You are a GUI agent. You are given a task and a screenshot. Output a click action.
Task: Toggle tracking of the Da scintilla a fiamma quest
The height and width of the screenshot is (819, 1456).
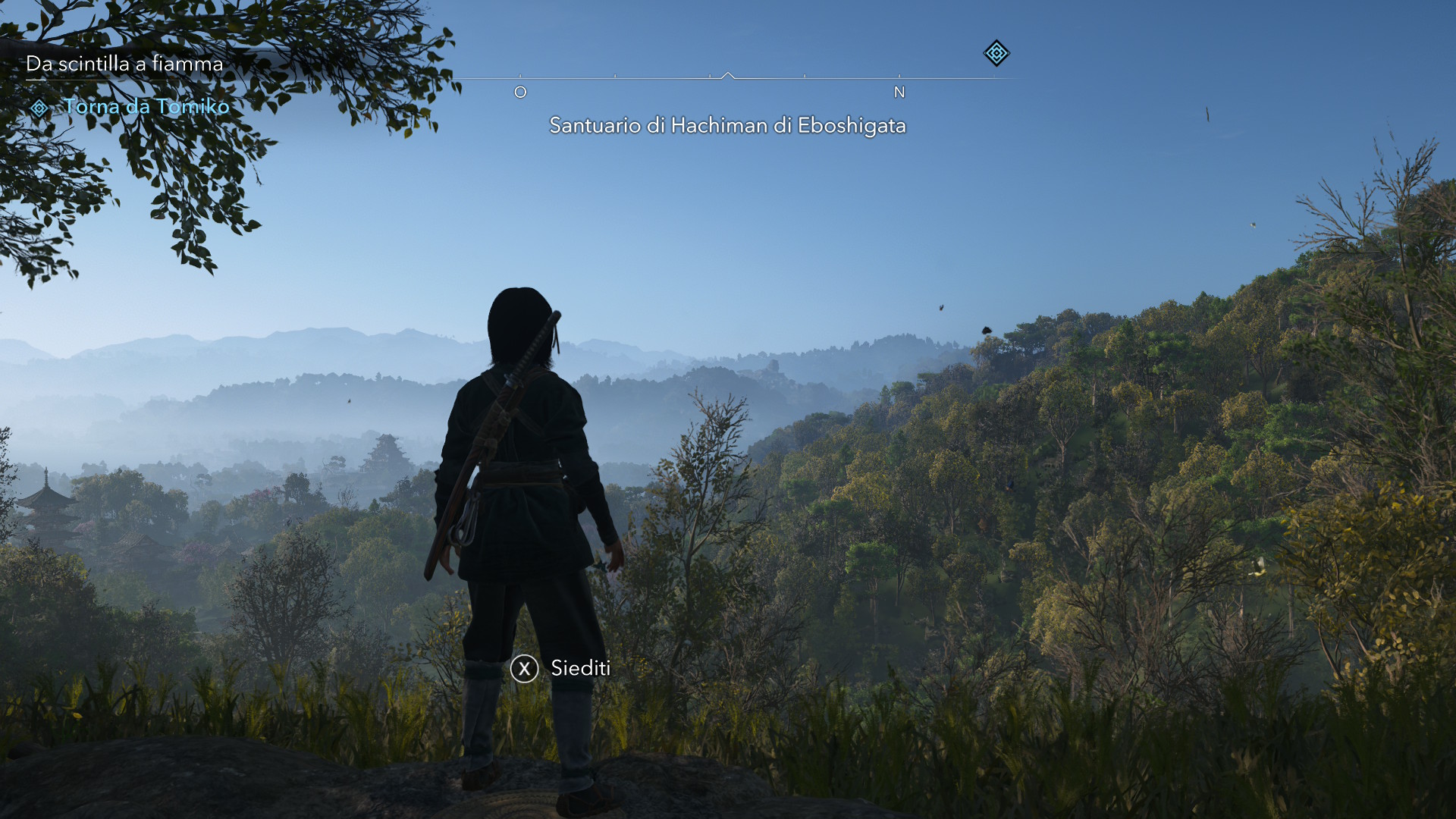(124, 64)
